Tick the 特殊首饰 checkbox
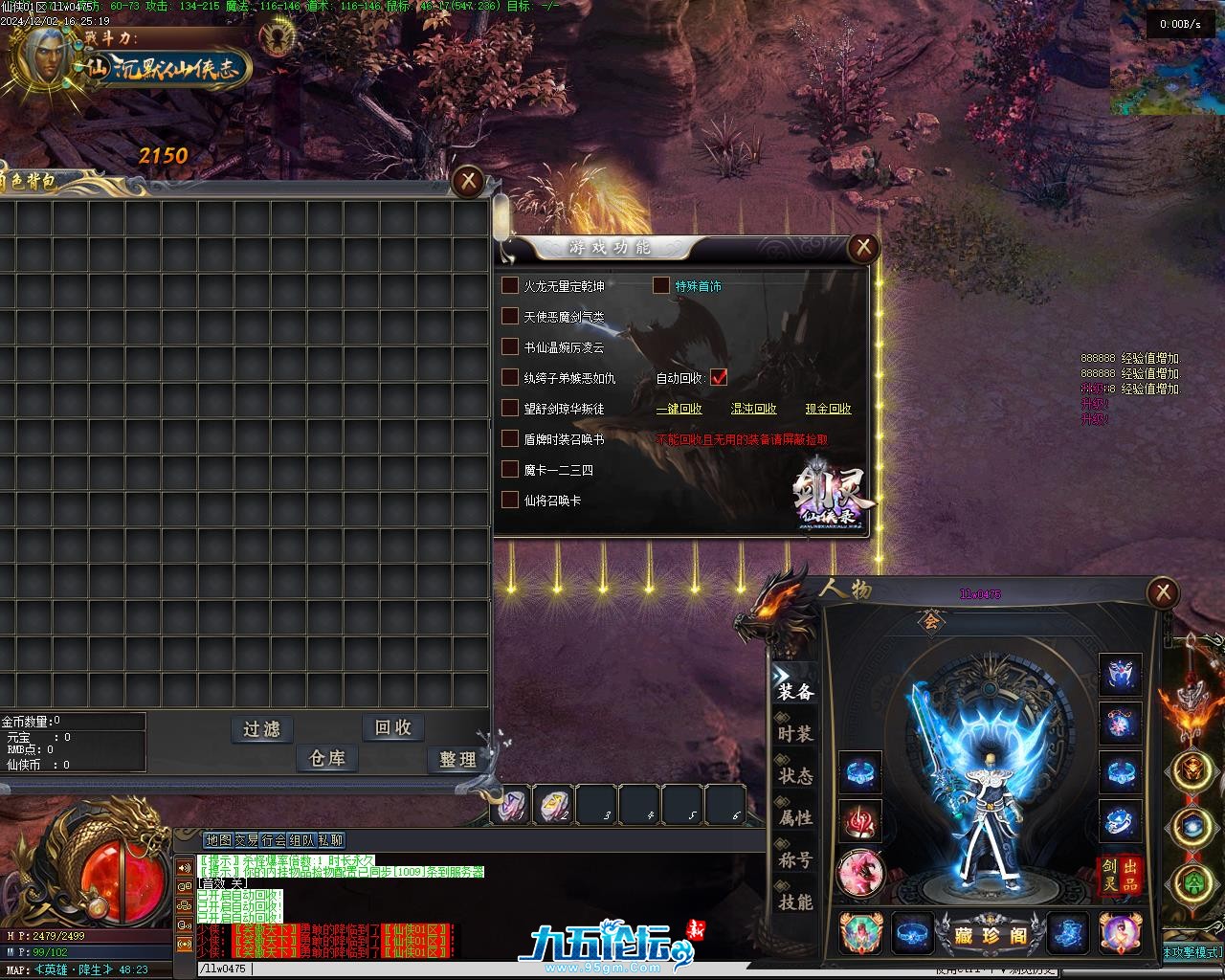This screenshot has height=980, width=1225. [x=661, y=285]
